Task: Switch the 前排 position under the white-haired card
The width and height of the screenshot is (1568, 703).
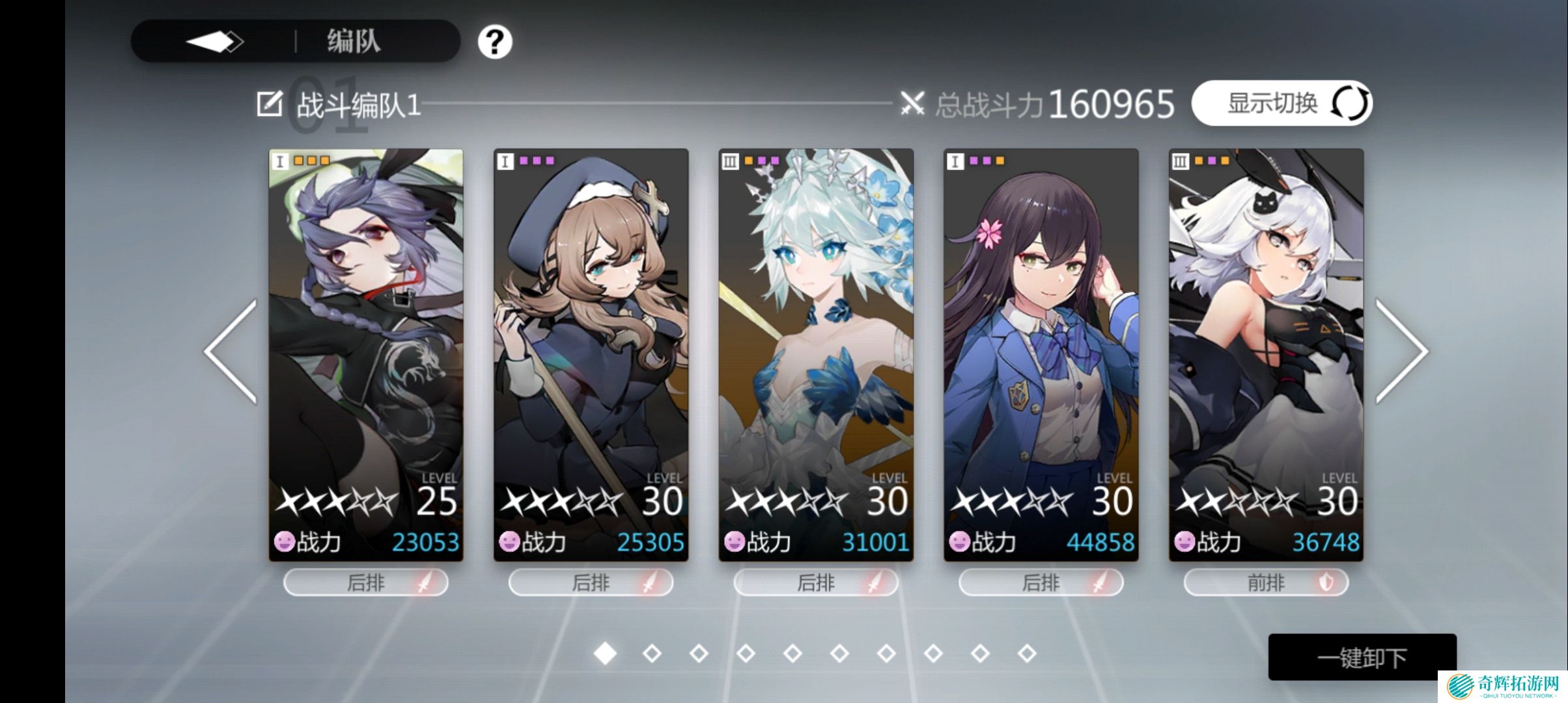Action: 1266,583
